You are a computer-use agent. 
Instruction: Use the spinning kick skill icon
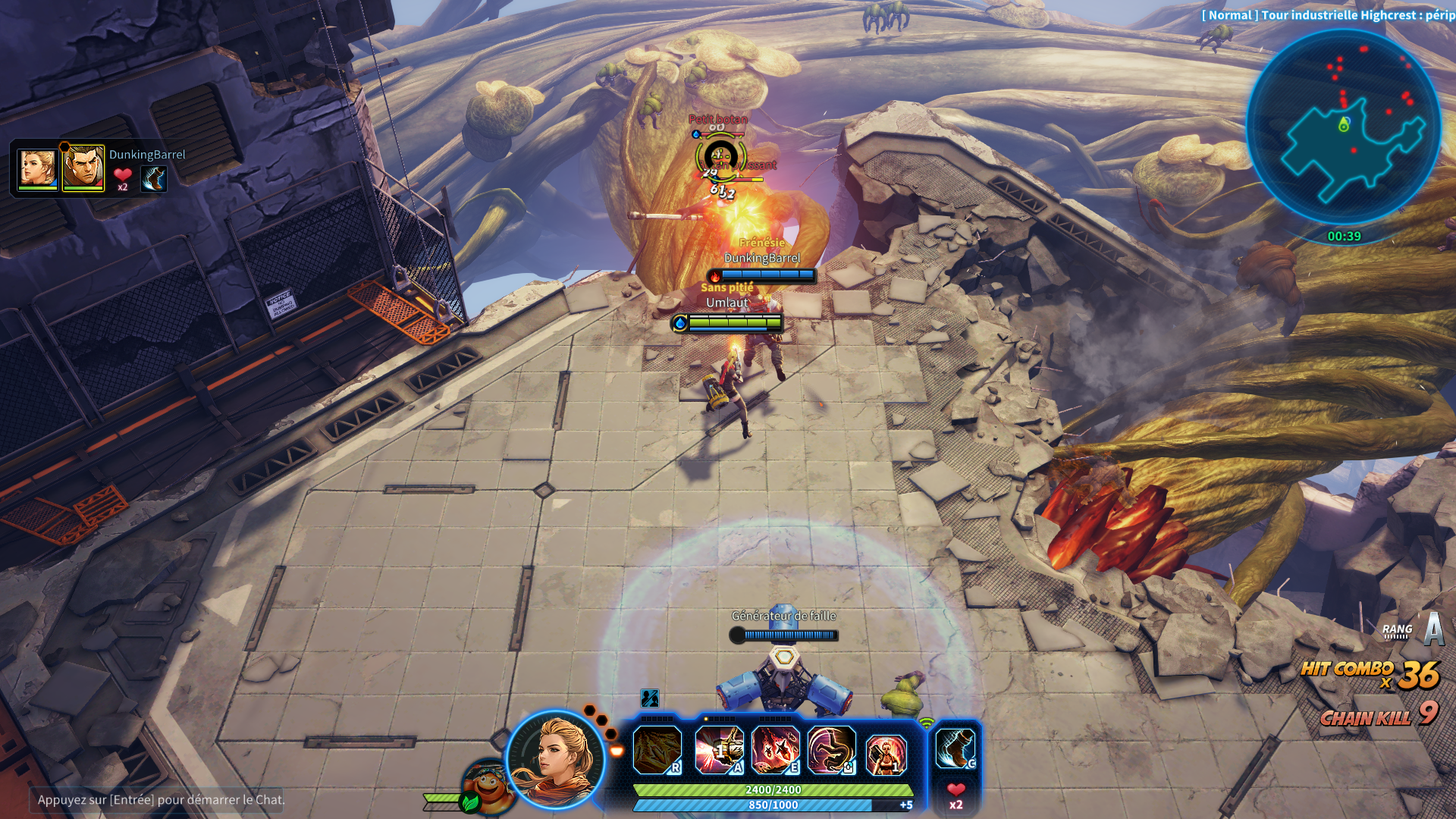(831, 749)
